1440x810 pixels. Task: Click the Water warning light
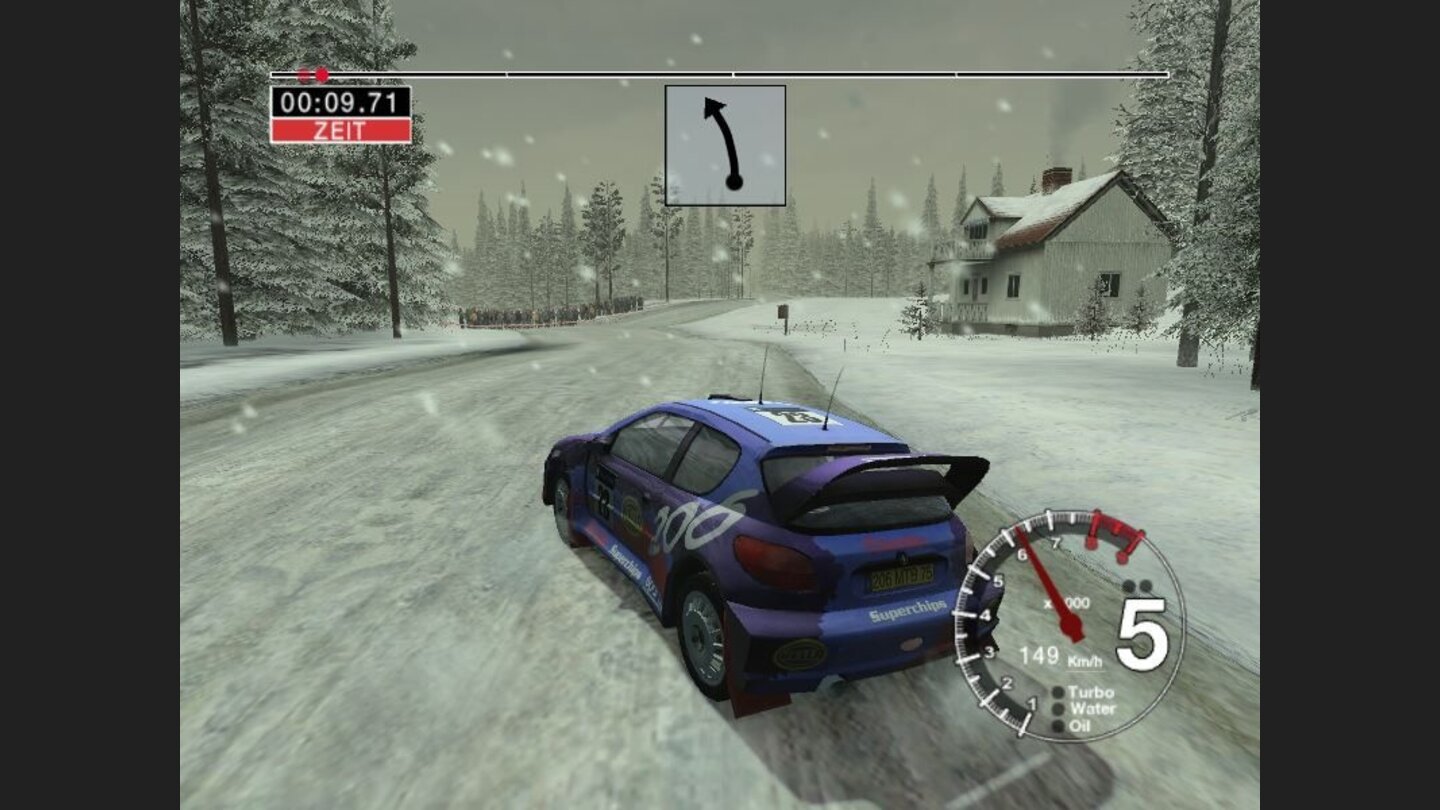point(1058,709)
